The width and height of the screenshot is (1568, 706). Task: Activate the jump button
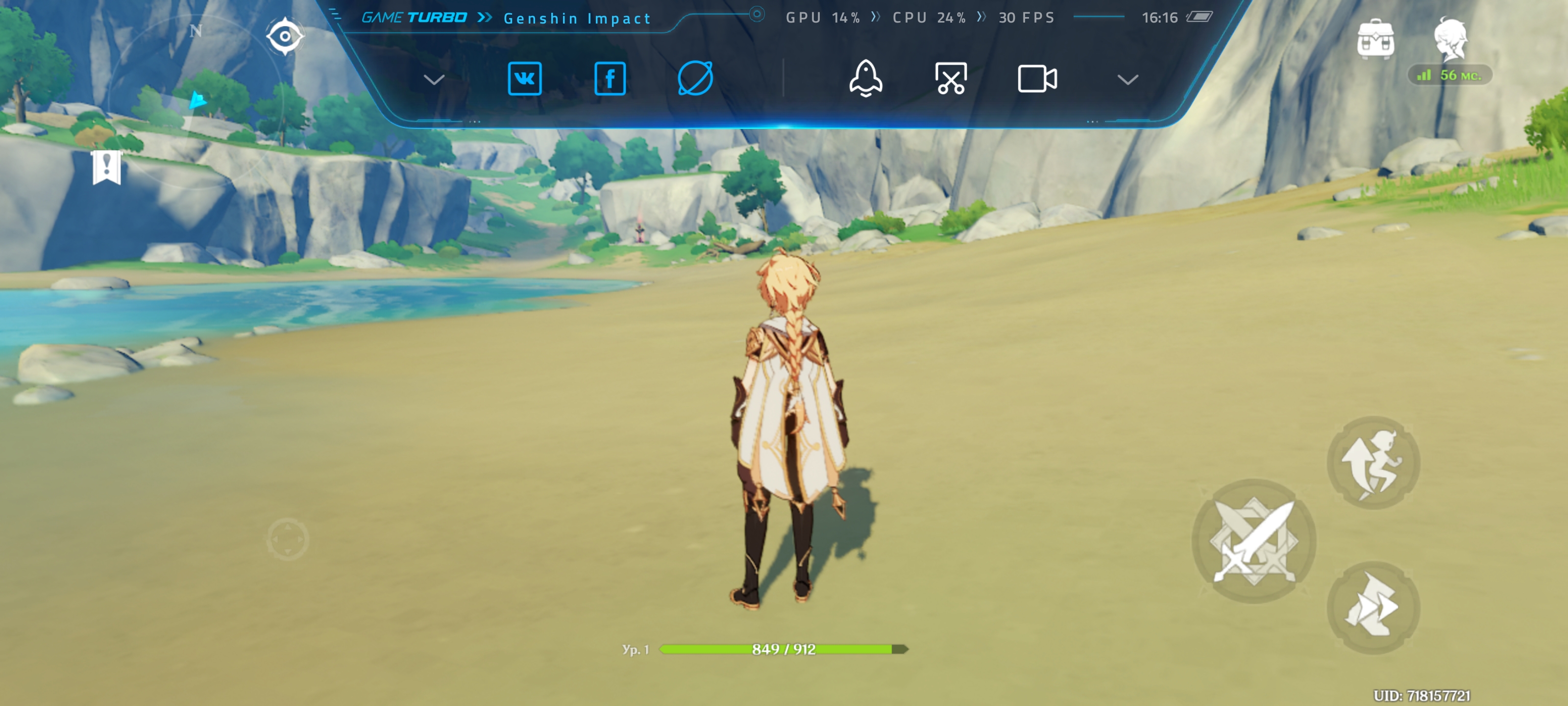click(x=1373, y=463)
